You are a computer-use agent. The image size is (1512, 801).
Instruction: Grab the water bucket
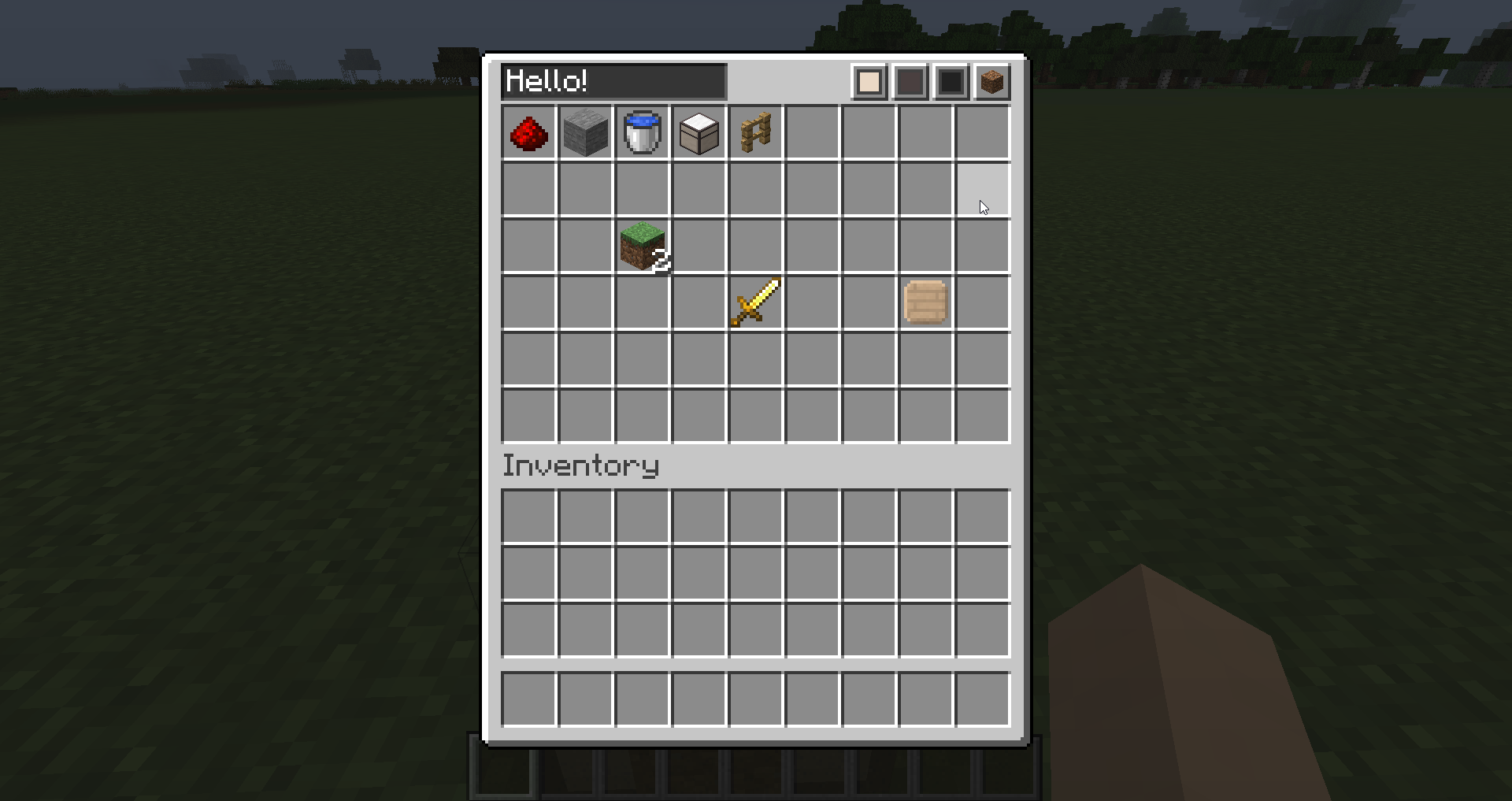(643, 133)
